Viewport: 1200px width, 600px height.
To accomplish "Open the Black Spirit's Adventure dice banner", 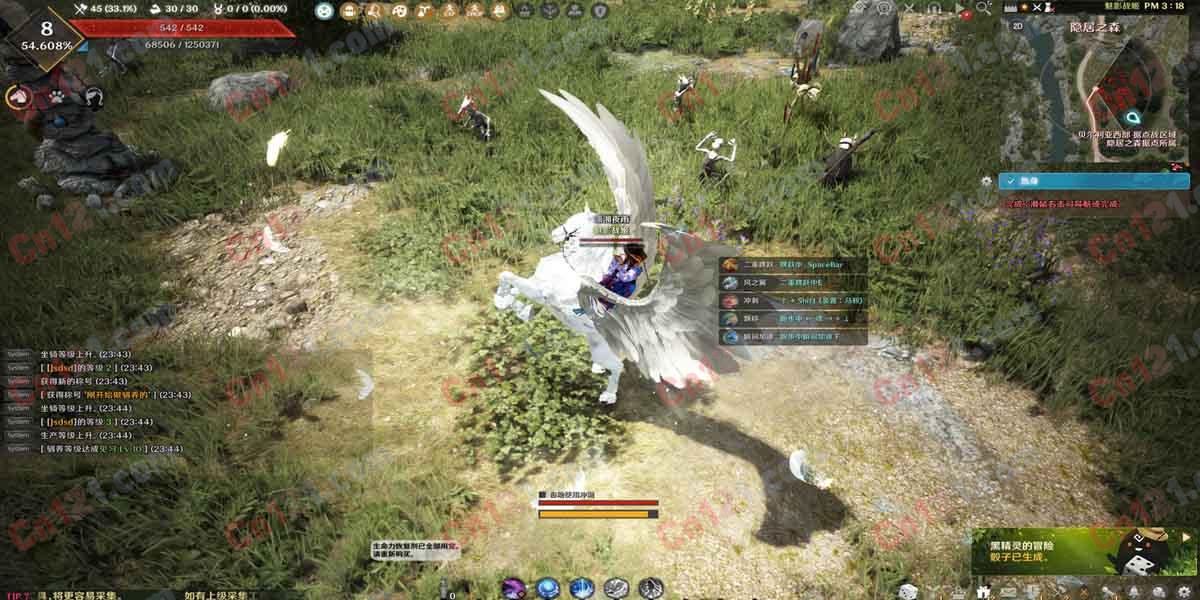I will [1083, 551].
